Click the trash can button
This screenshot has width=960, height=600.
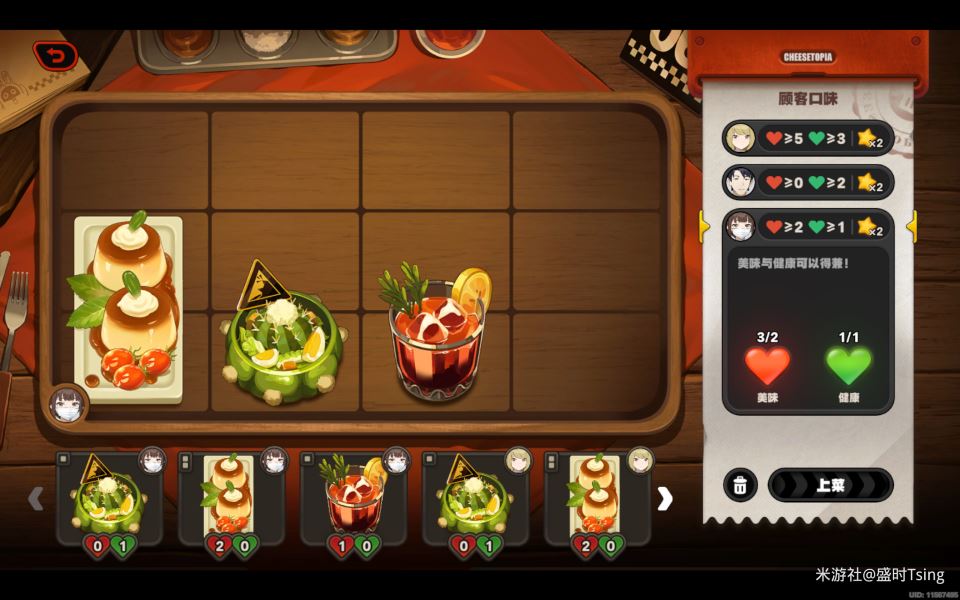pos(739,486)
